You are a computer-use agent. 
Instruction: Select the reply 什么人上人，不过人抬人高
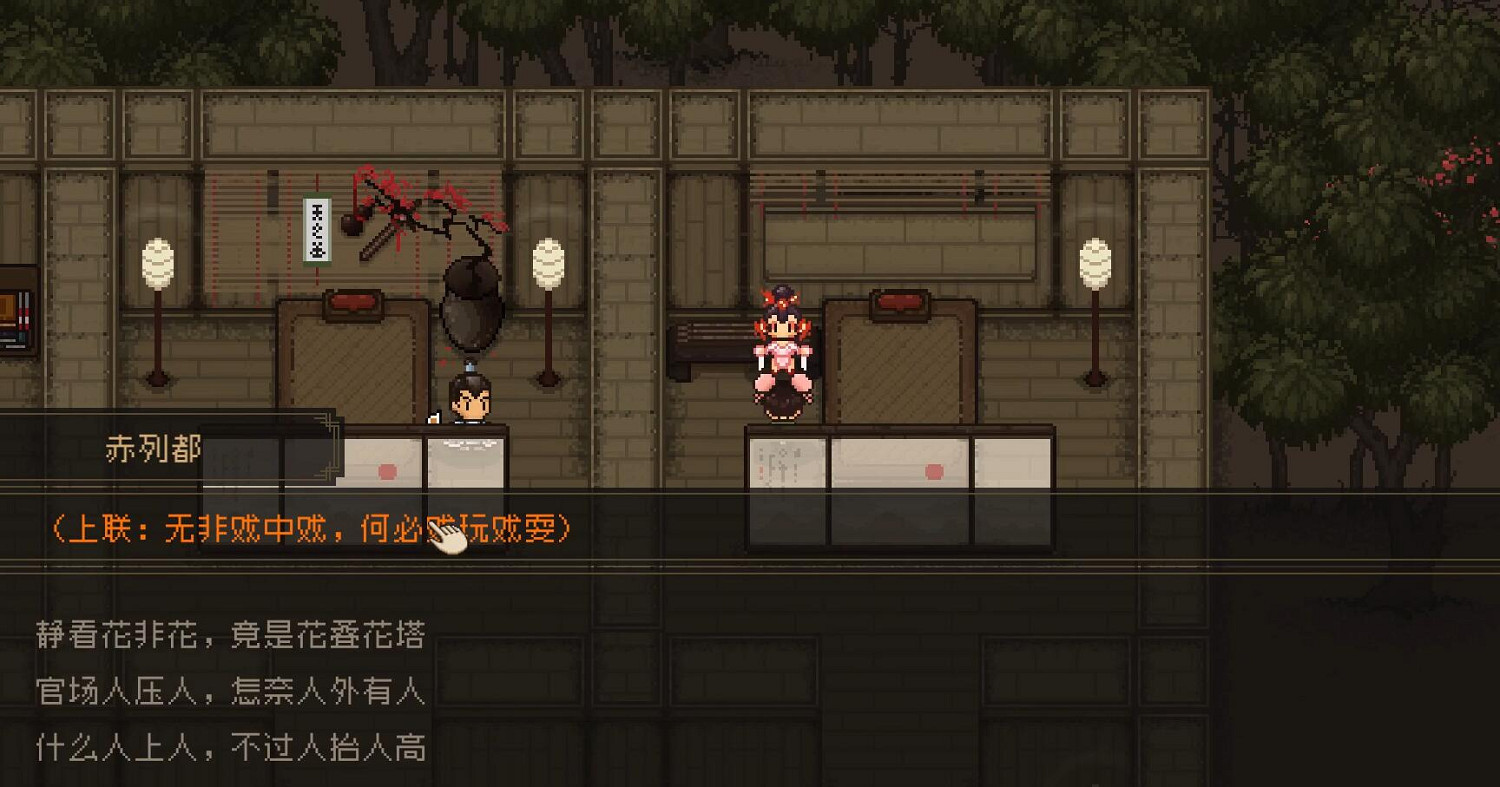(230, 748)
